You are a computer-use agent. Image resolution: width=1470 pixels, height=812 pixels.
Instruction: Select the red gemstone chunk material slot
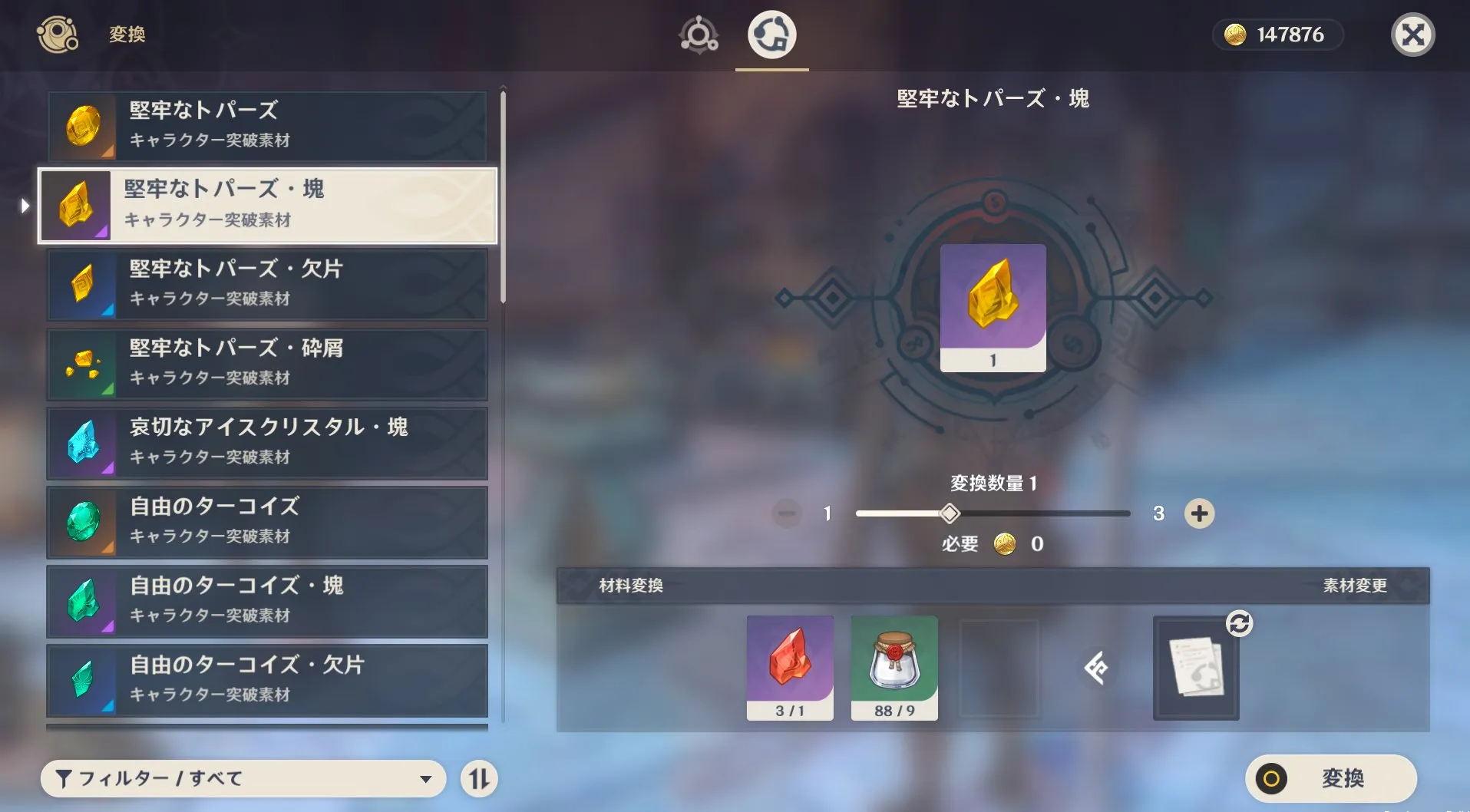click(x=790, y=668)
